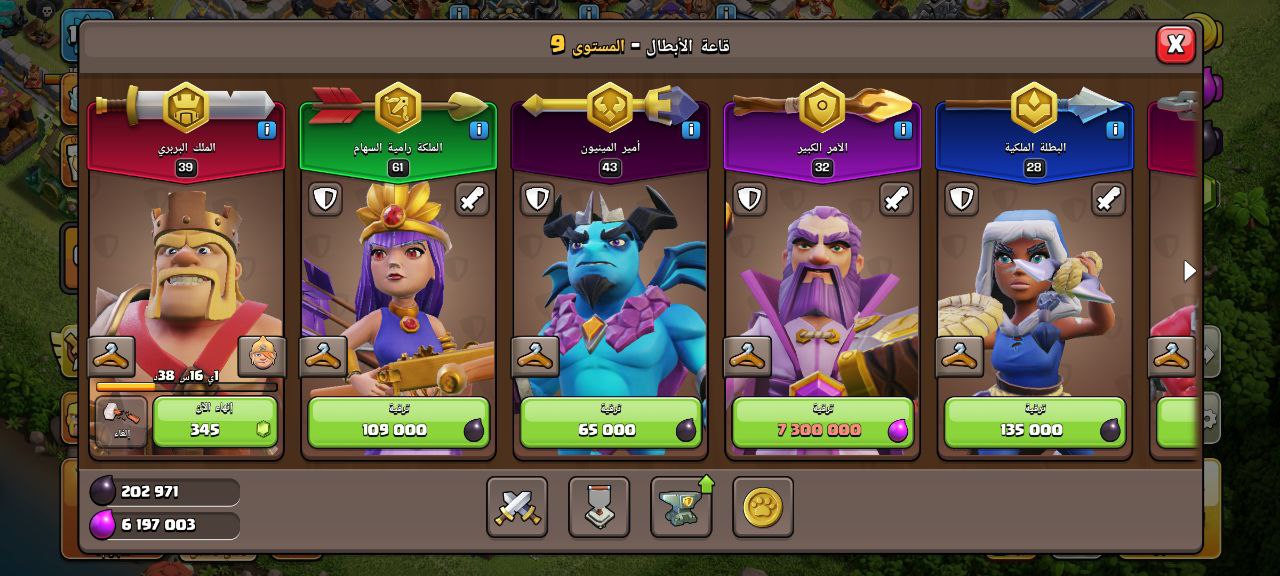Close the Hero Hall window
The image size is (1280, 576).
[x=1175, y=44]
